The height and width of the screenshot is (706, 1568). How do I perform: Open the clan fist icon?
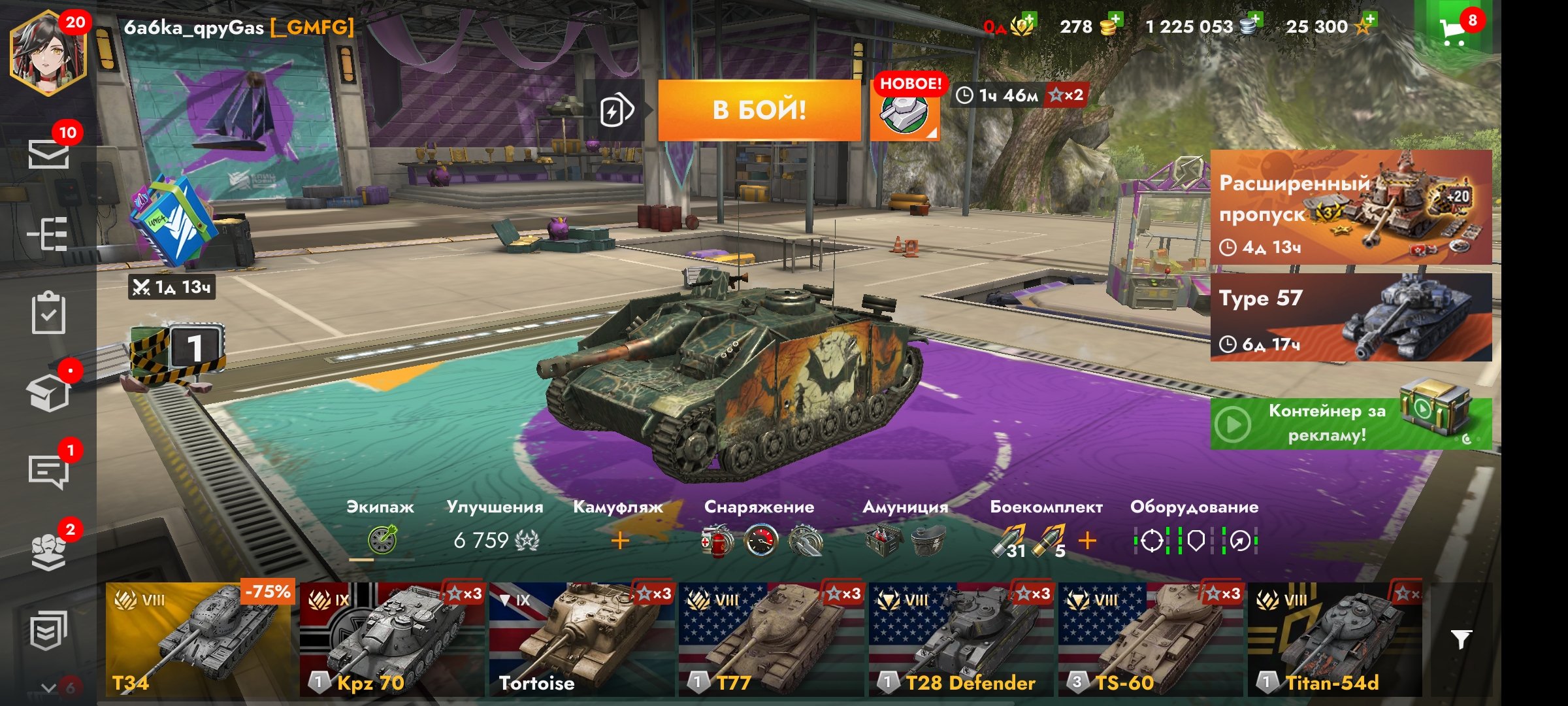[x=49, y=551]
